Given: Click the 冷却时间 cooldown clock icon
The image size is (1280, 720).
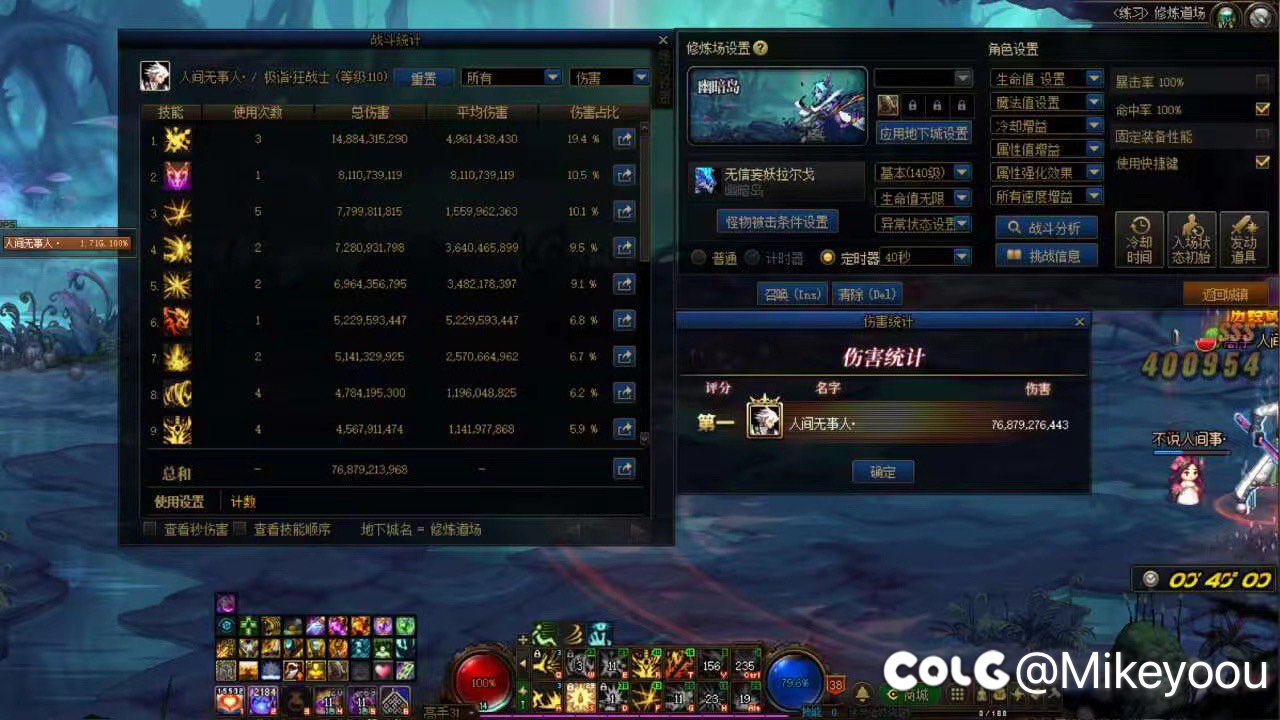Looking at the screenshot, I should pos(1139,238).
